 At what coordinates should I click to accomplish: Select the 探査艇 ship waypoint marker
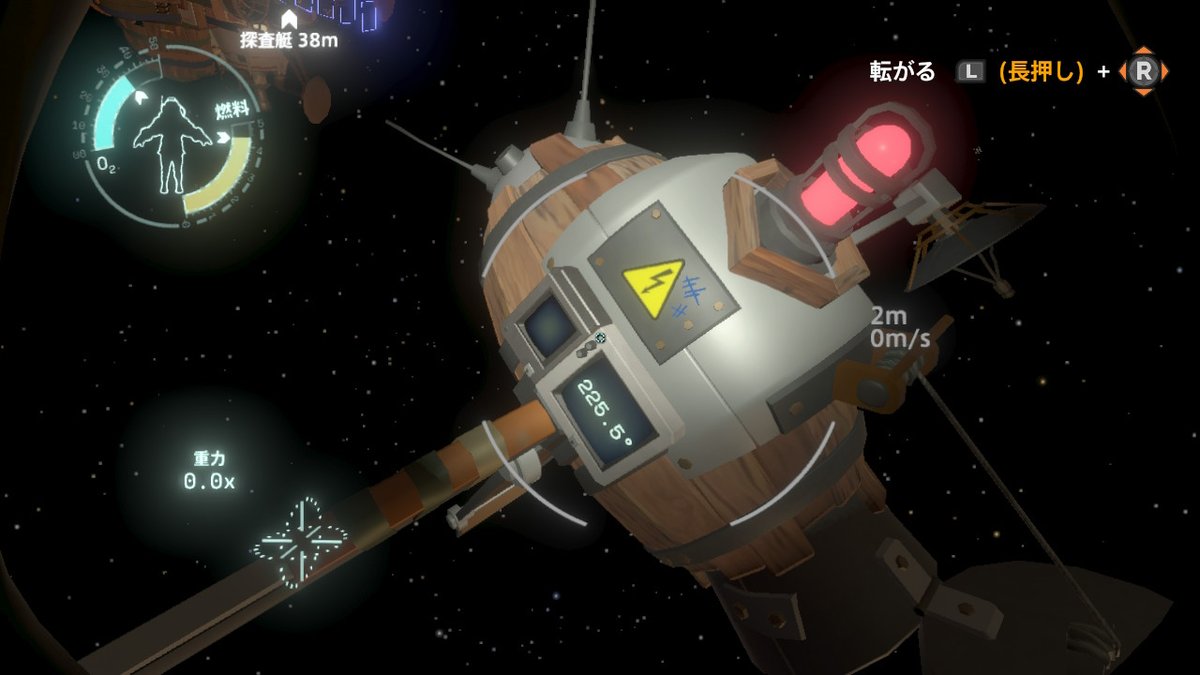click(x=288, y=19)
